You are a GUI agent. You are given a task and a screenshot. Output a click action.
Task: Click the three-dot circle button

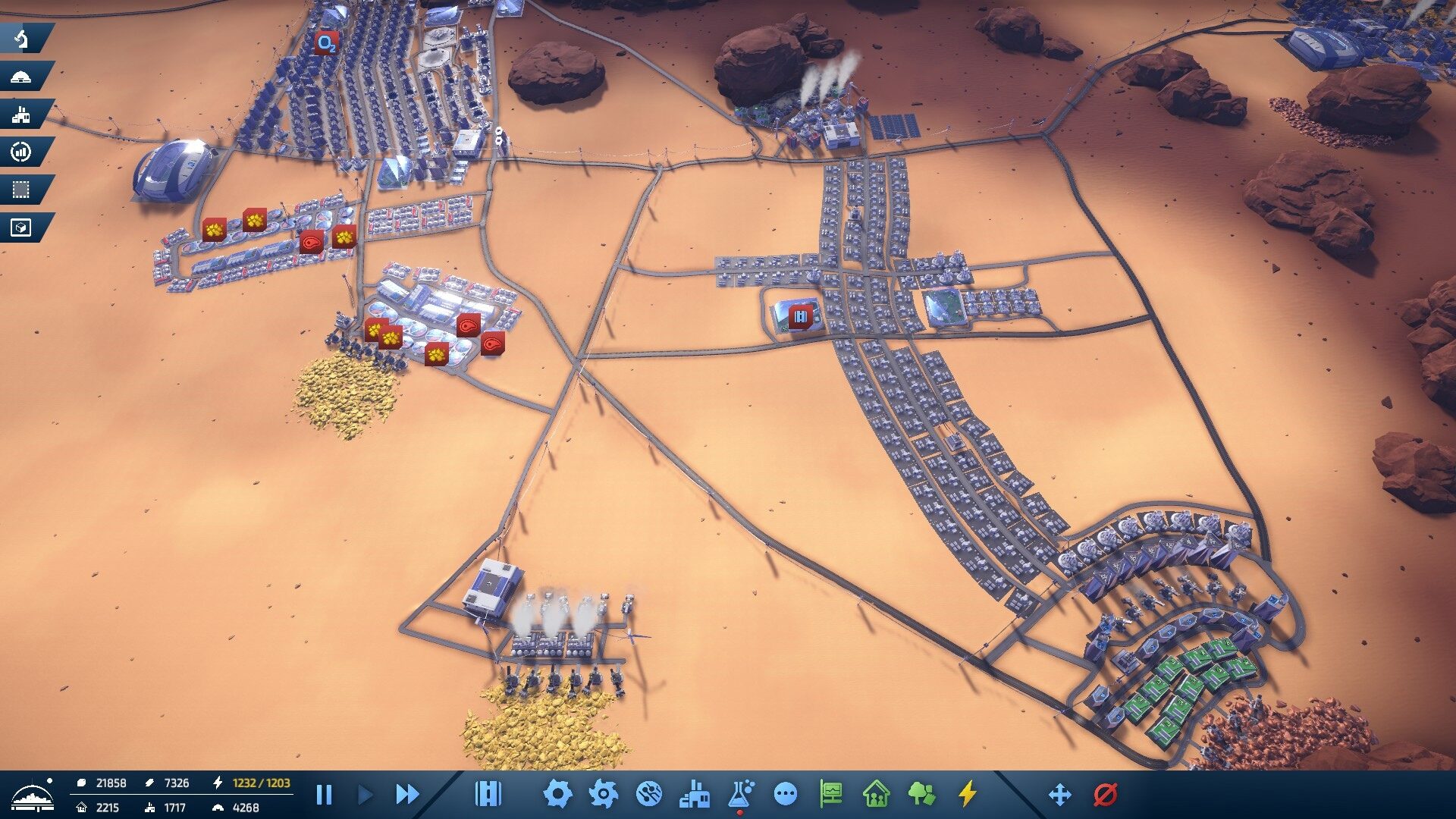click(x=786, y=794)
